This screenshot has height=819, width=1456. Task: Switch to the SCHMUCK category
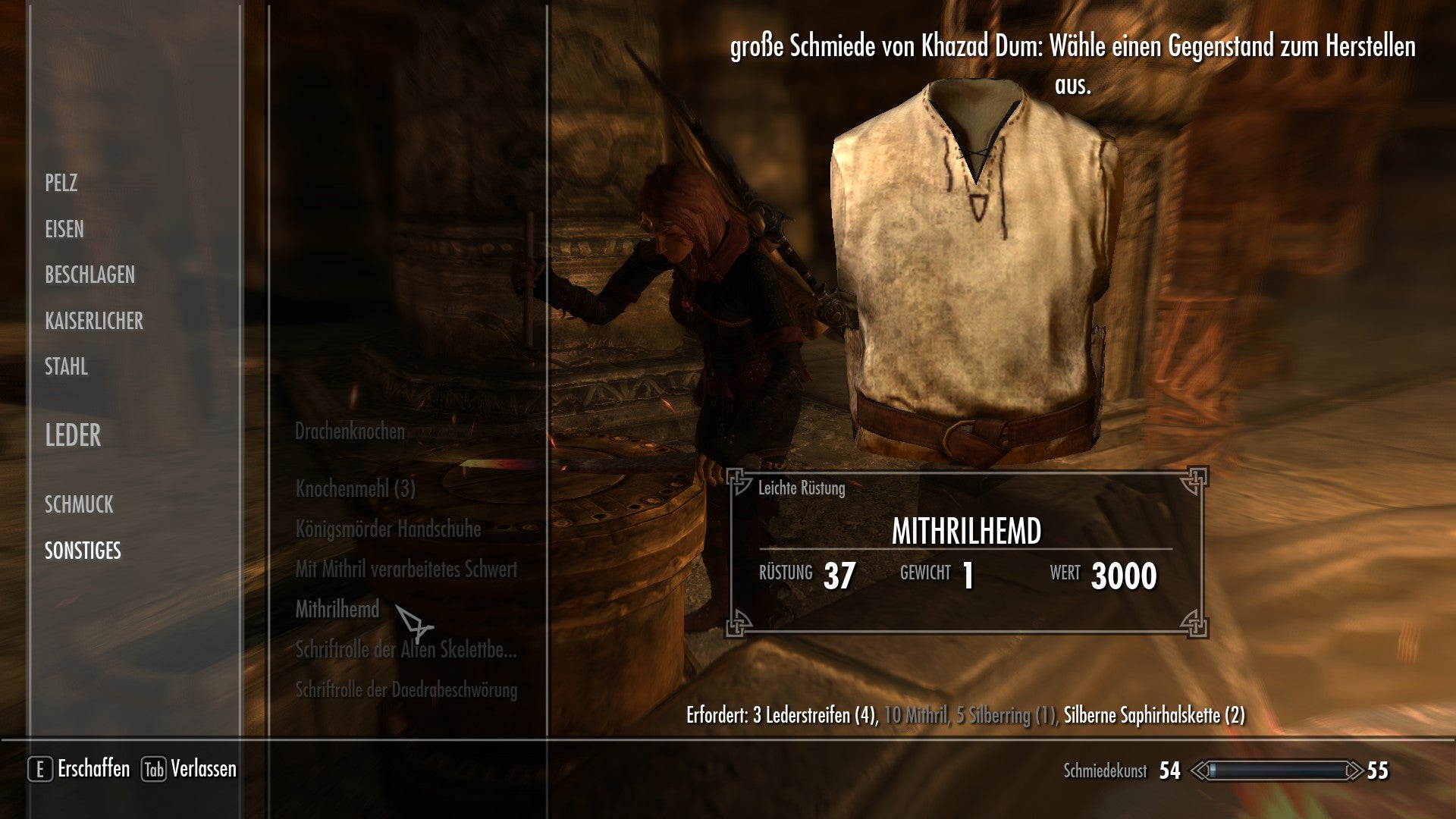[79, 504]
